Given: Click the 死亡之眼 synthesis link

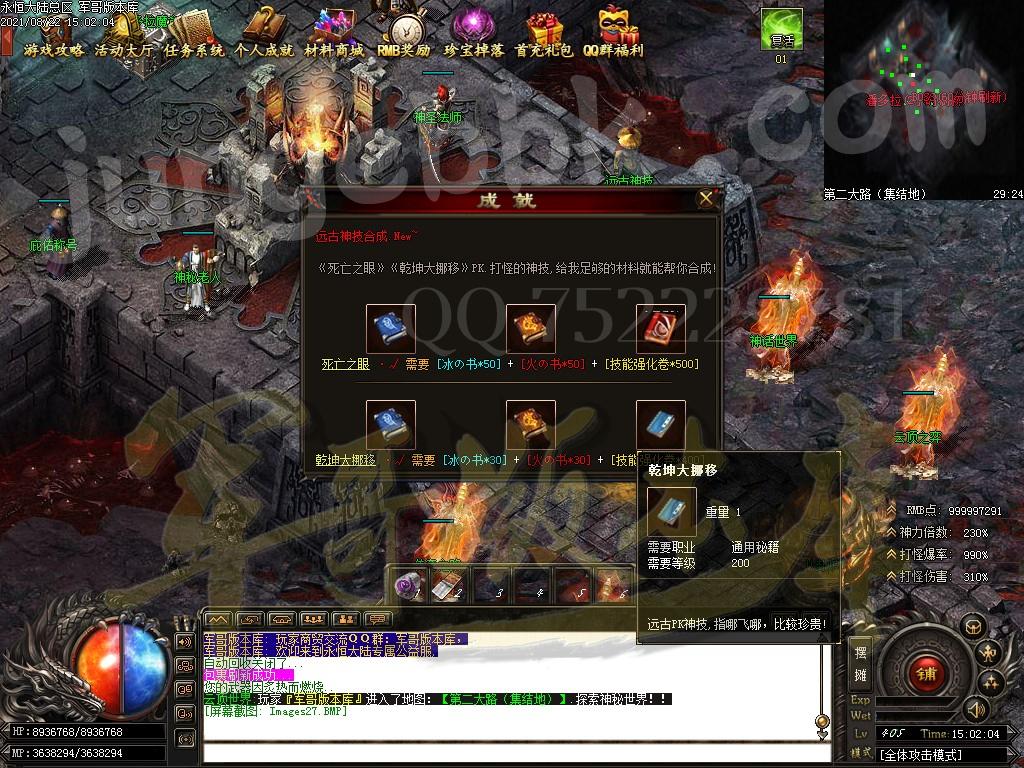Looking at the screenshot, I should [345, 364].
